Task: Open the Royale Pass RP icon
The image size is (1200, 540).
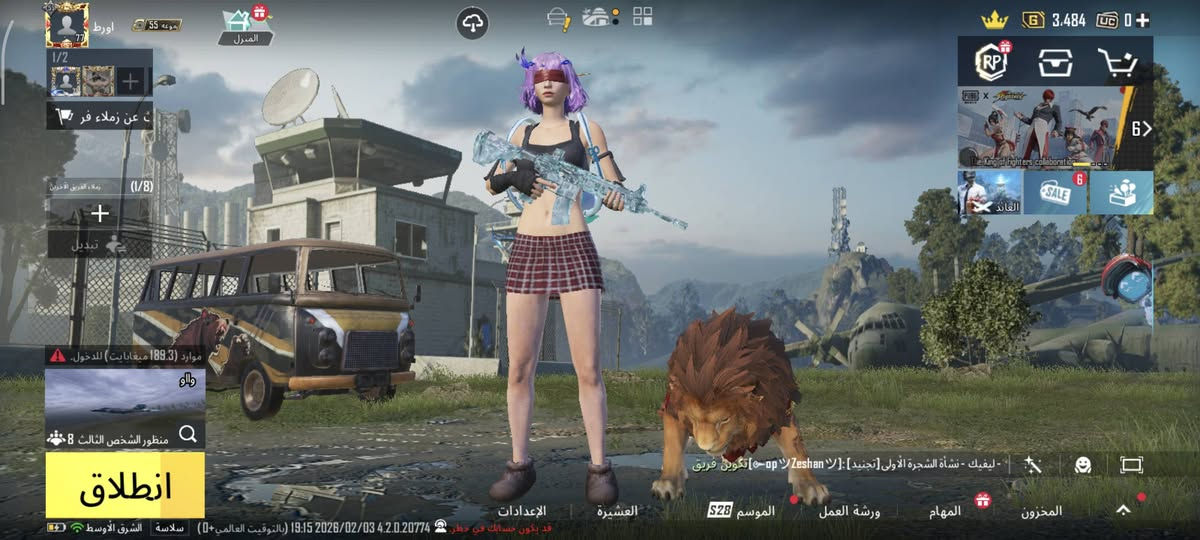Action: (991, 63)
